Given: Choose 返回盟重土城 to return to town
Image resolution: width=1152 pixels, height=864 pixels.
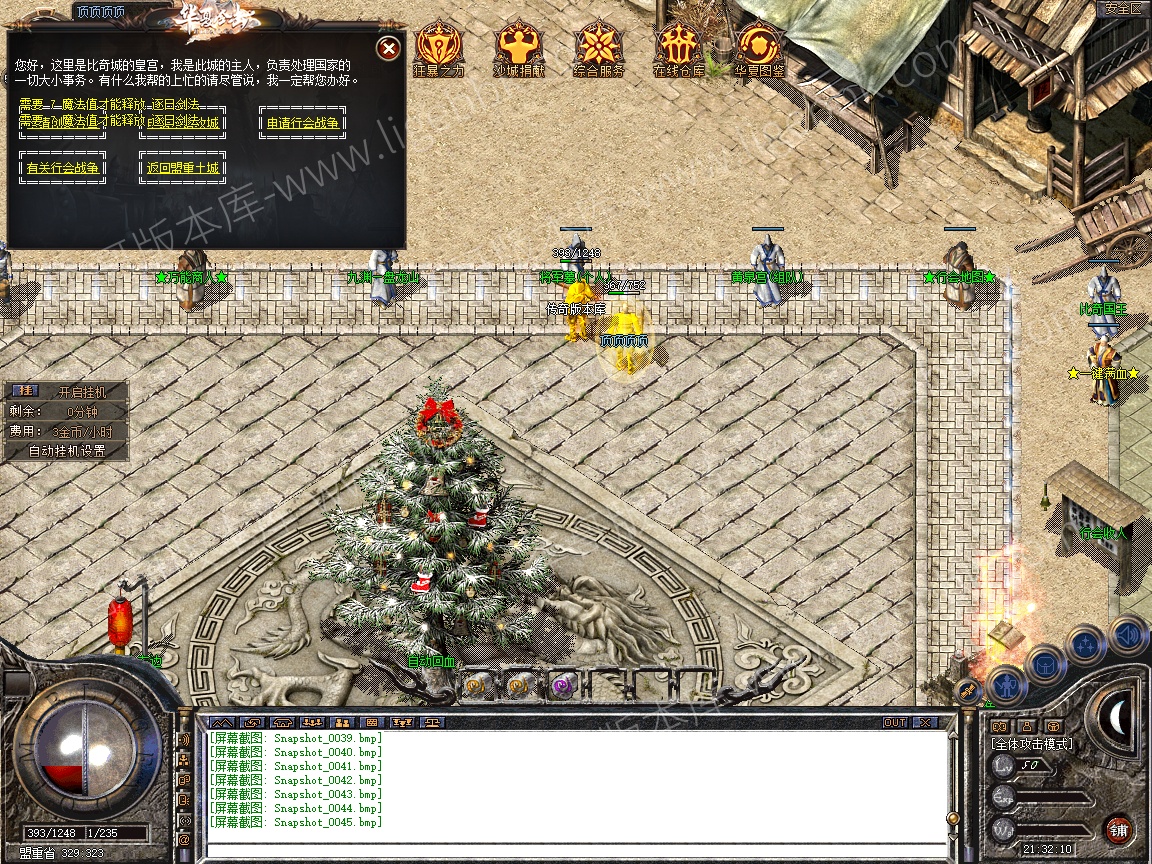Looking at the screenshot, I should (182, 168).
